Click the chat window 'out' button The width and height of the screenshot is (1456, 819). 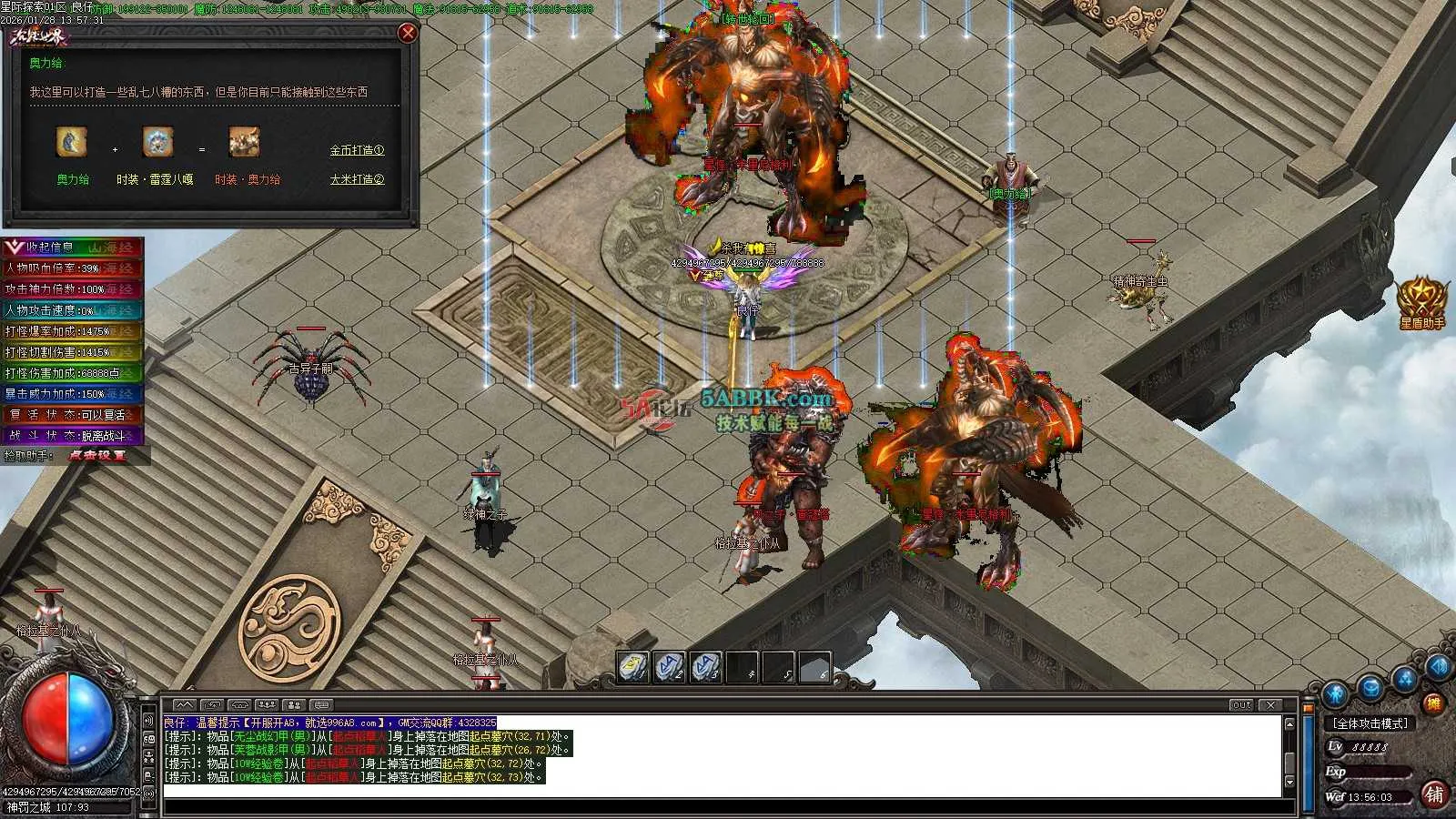[x=1241, y=705]
